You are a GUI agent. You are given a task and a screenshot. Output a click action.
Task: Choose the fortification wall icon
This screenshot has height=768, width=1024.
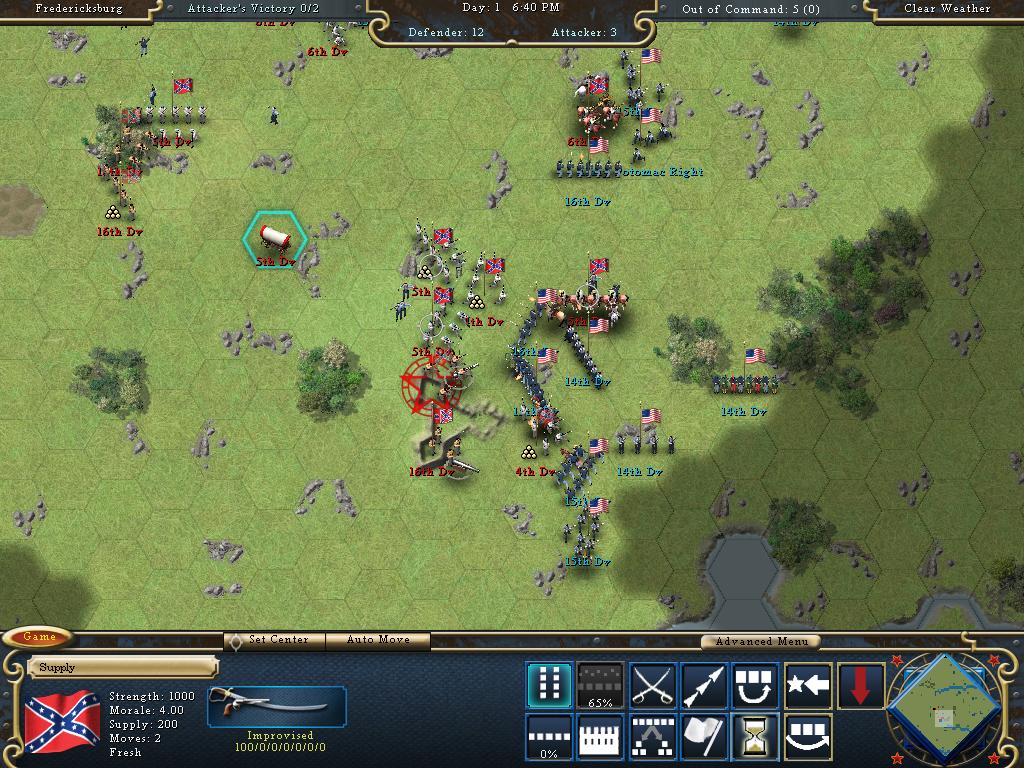click(601, 737)
